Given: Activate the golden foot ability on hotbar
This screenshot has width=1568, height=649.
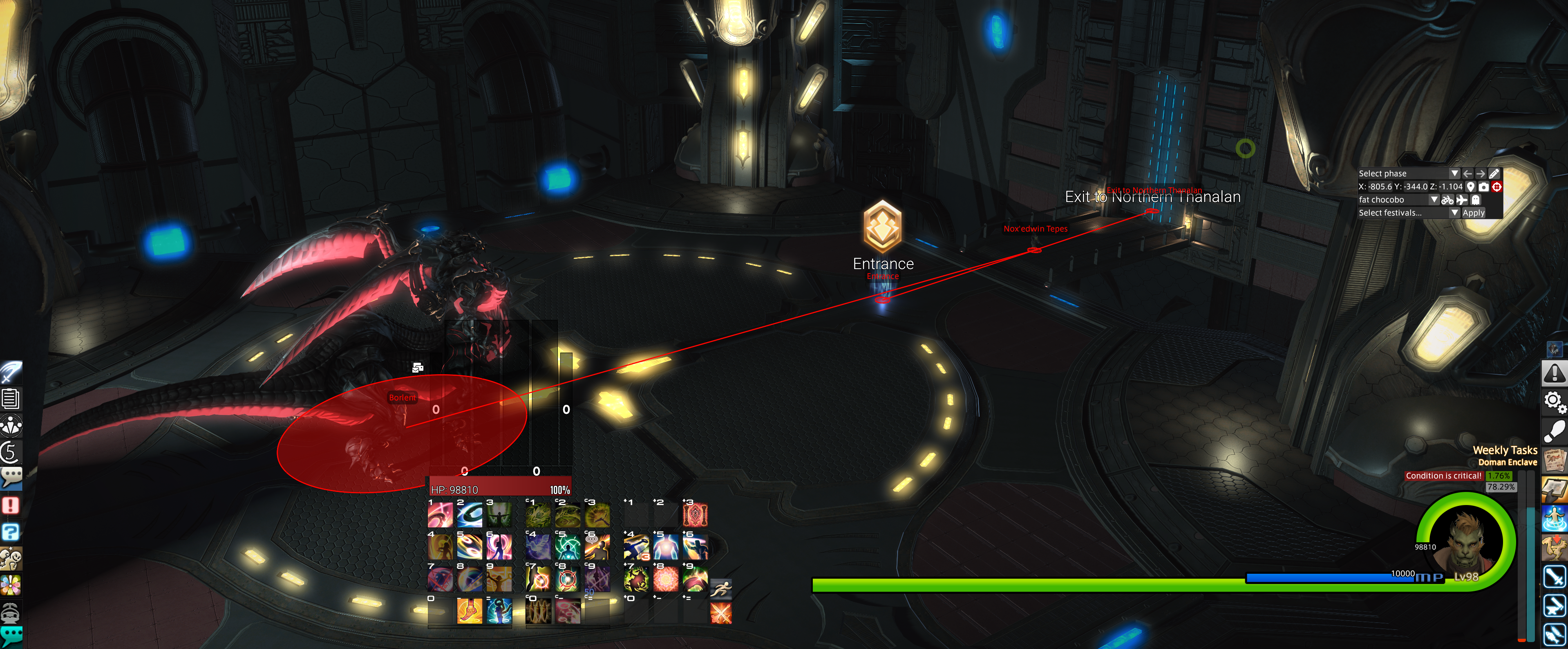Looking at the screenshot, I should [469, 611].
